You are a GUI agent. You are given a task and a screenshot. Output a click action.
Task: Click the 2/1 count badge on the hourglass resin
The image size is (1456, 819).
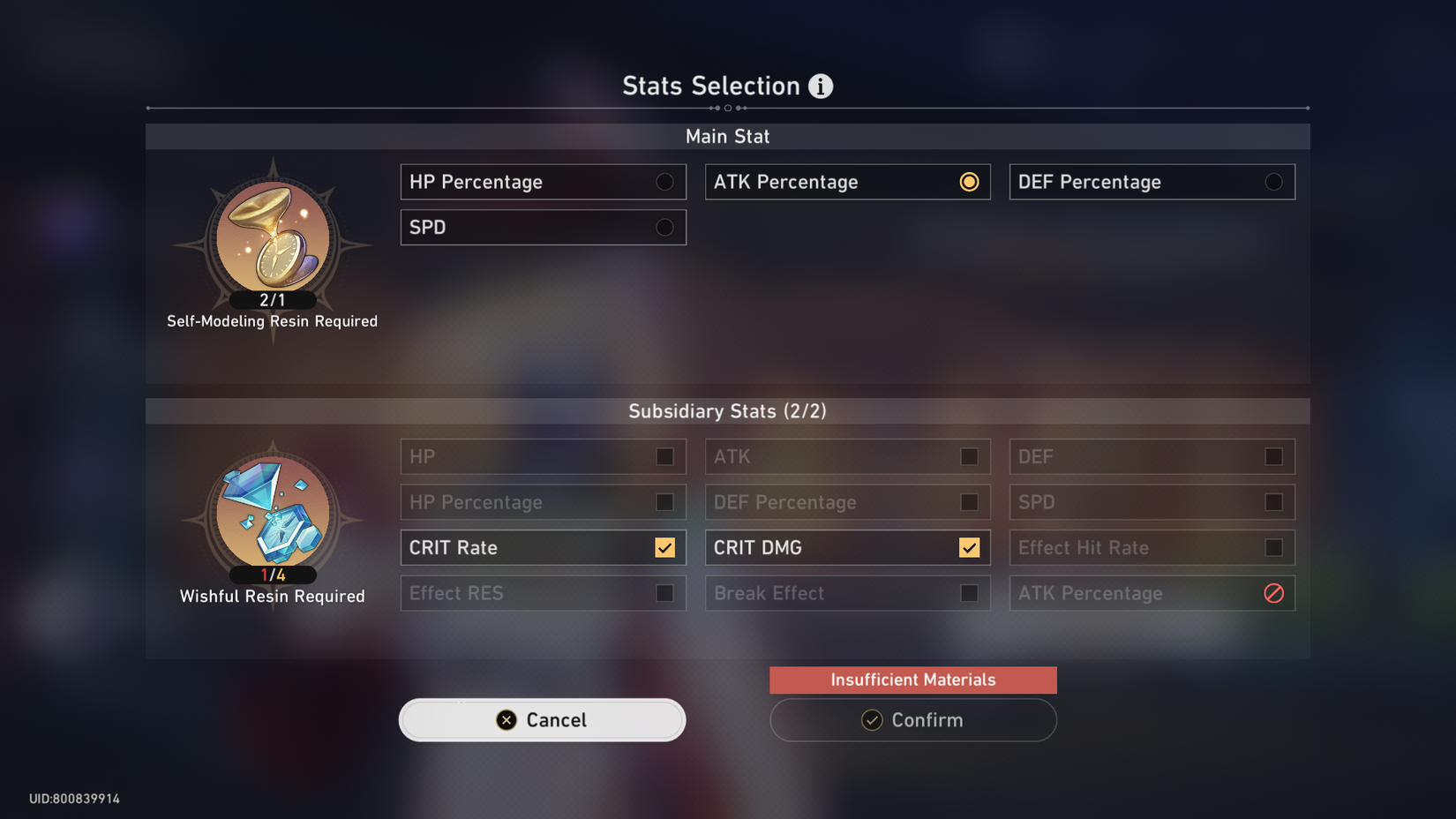tap(271, 300)
